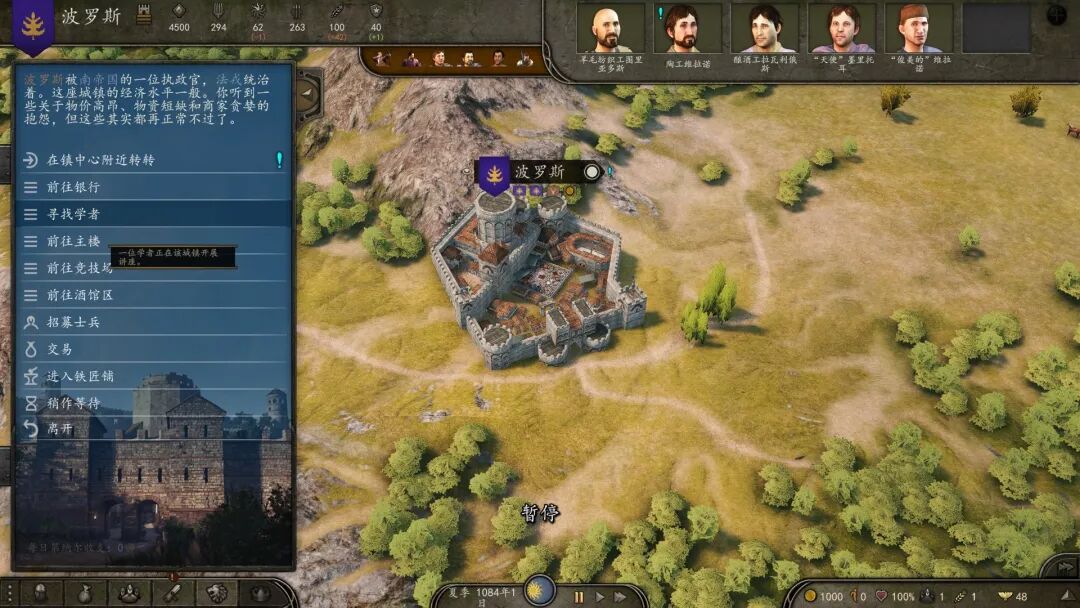The height and width of the screenshot is (608, 1080).
Task: Click the pause time control button
Action: click(578, 597)
